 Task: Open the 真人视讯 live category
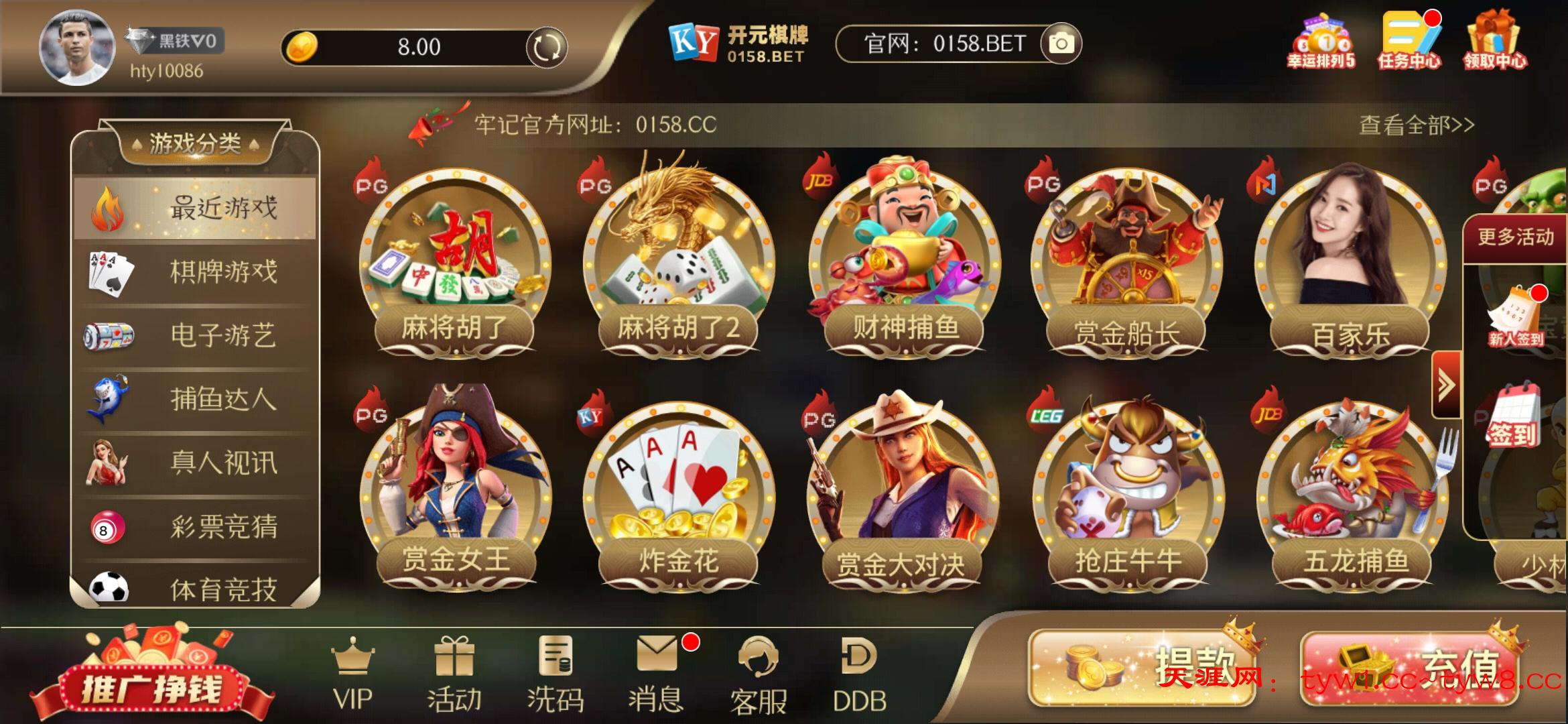pos(195,463)
